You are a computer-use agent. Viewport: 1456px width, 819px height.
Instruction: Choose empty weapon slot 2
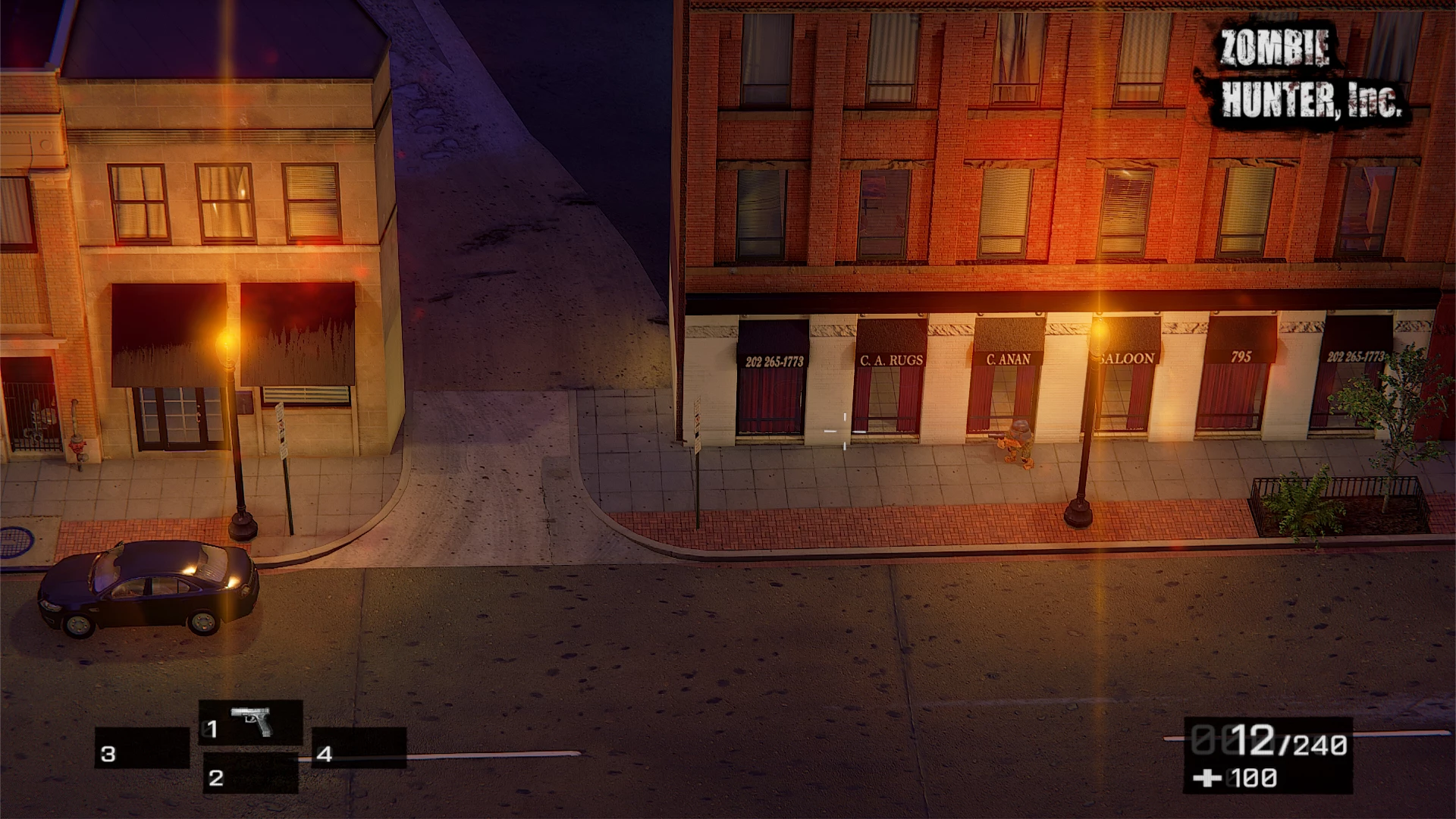point(250,774)
